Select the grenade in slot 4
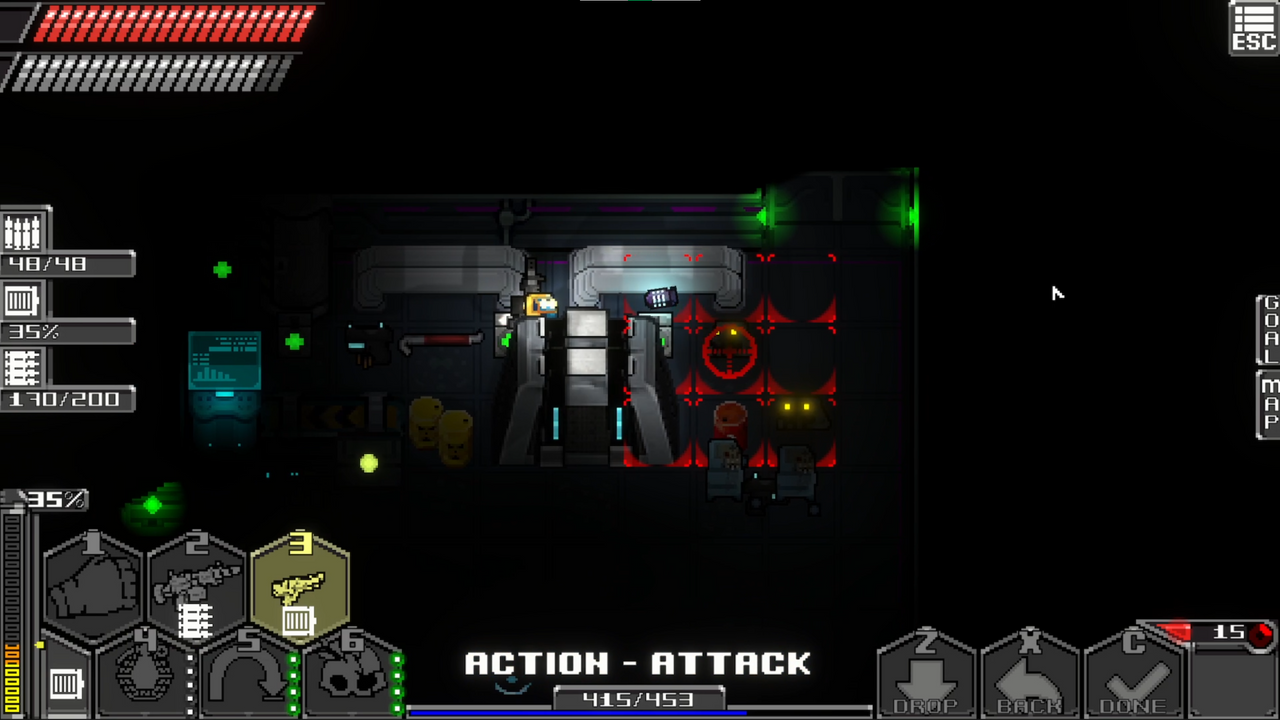1280x720 pixels. point(145,675)
